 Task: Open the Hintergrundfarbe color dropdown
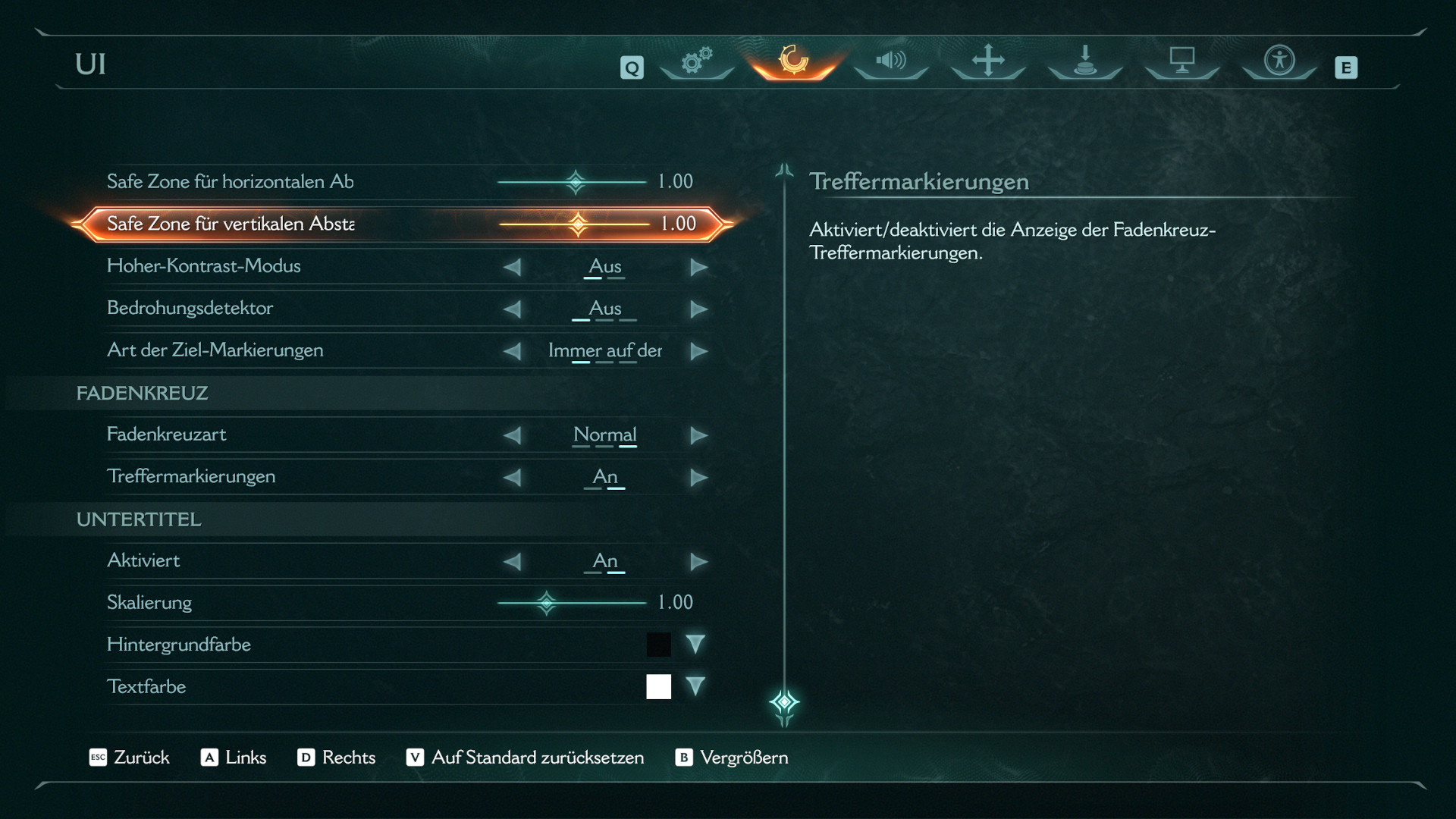click(695, 645)
